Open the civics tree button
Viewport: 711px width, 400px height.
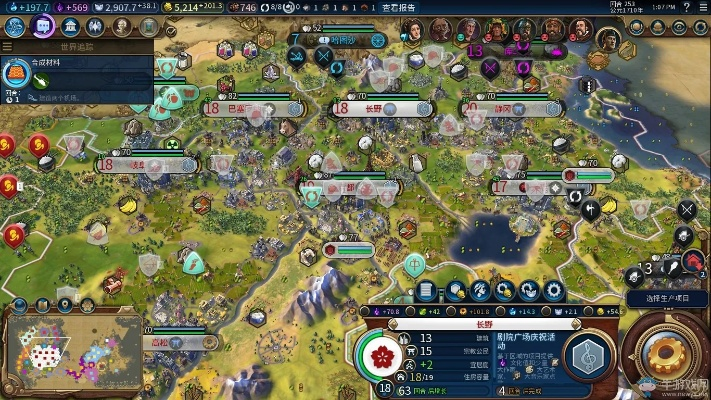pos(43,27)
